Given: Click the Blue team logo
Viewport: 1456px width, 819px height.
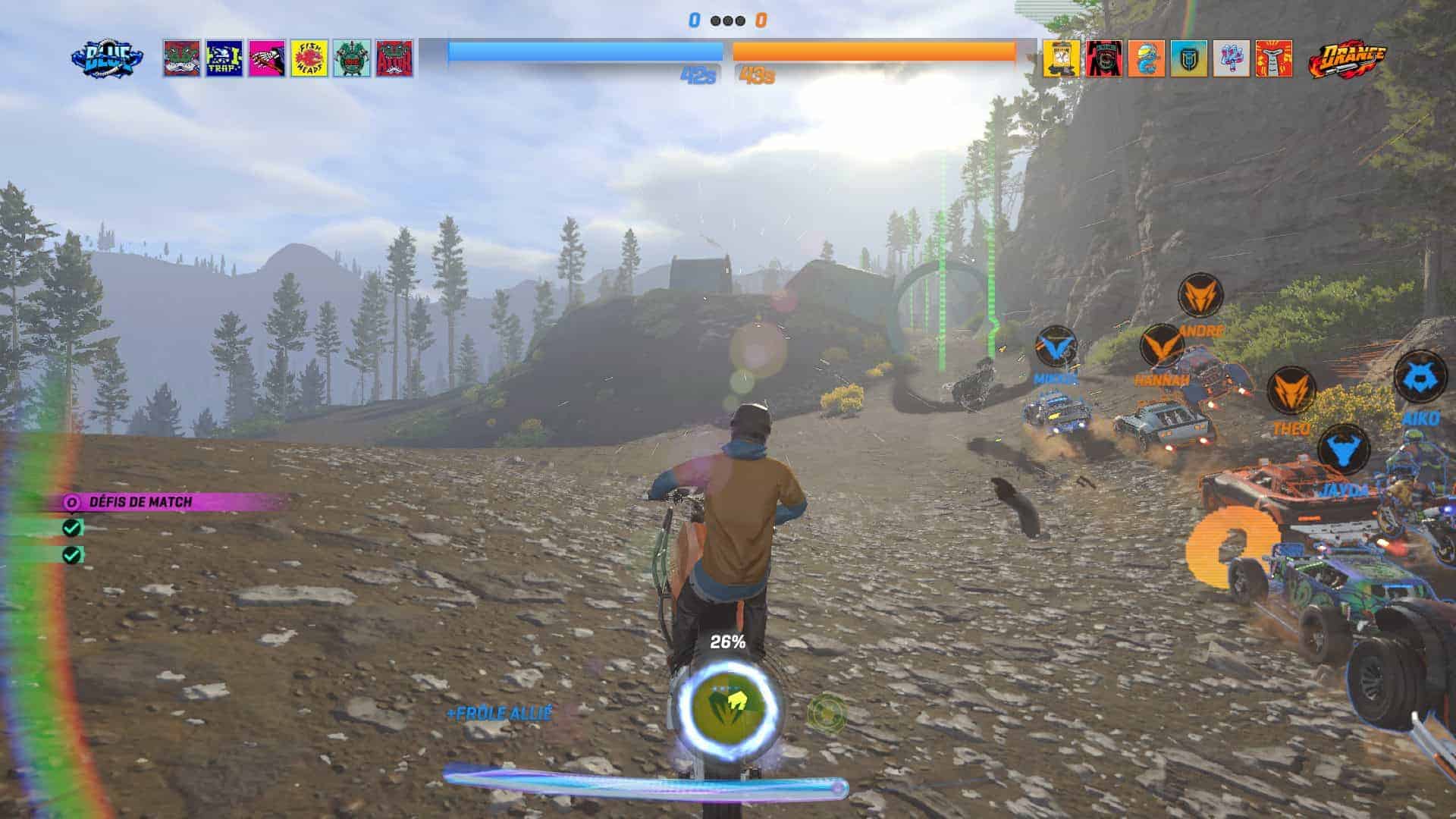Looking at the screenshot, I should [x=108, y=58].
